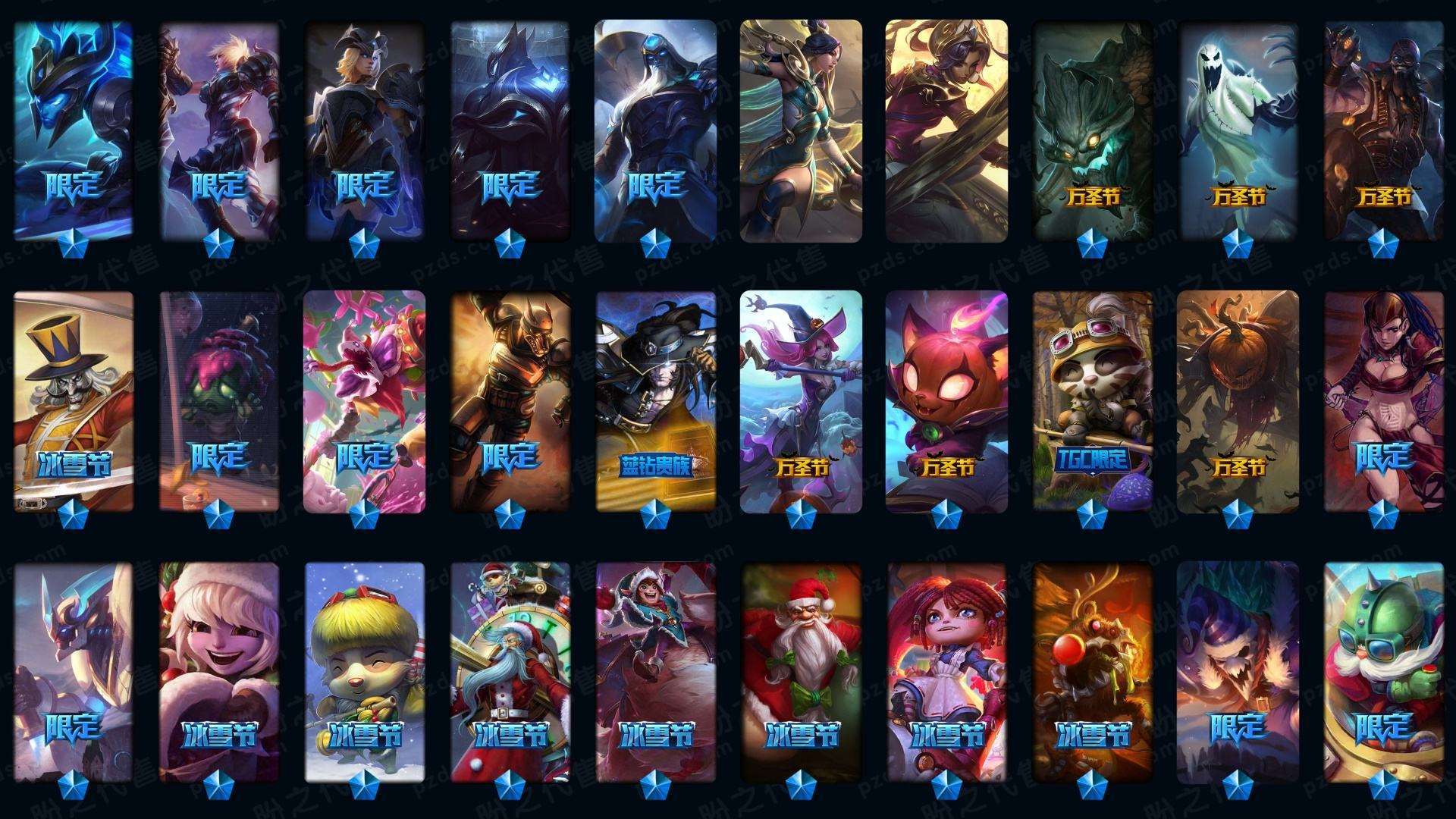The image size is (1456, 819).
Task: Open the Teemo skin with yellow fur hat
Action: click(x=364, y=671)
